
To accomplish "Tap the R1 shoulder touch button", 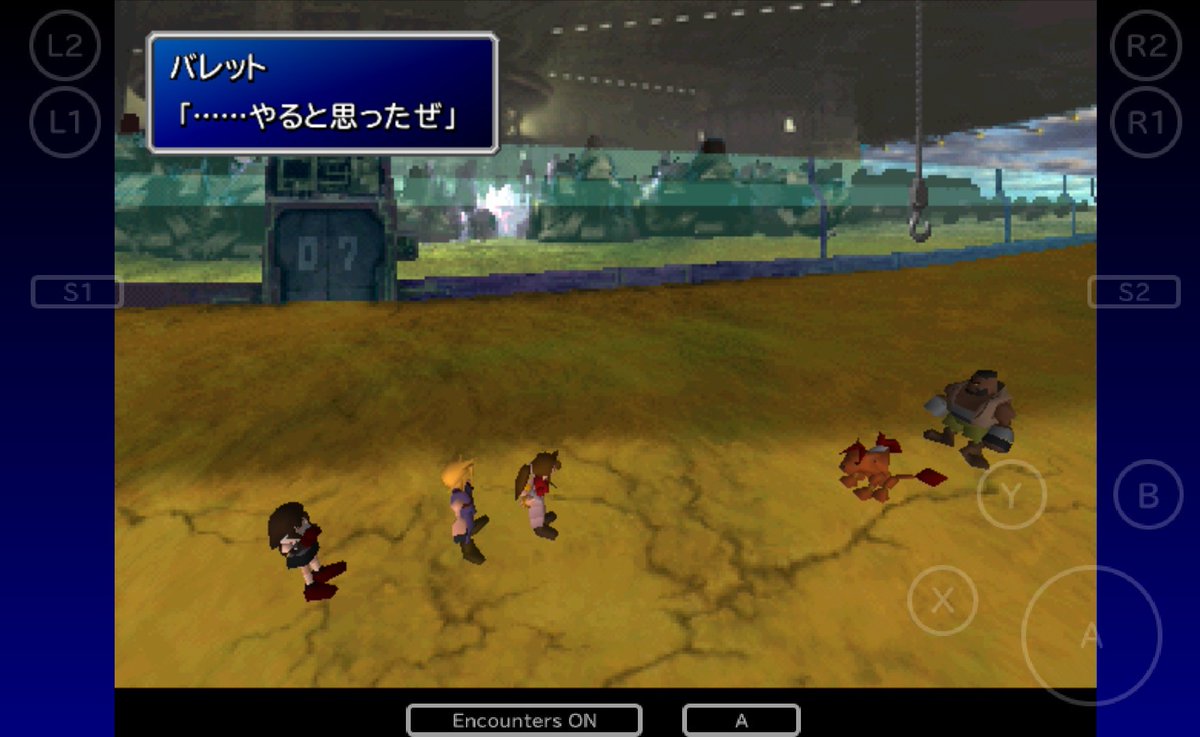I will [x=1145, y=122].
